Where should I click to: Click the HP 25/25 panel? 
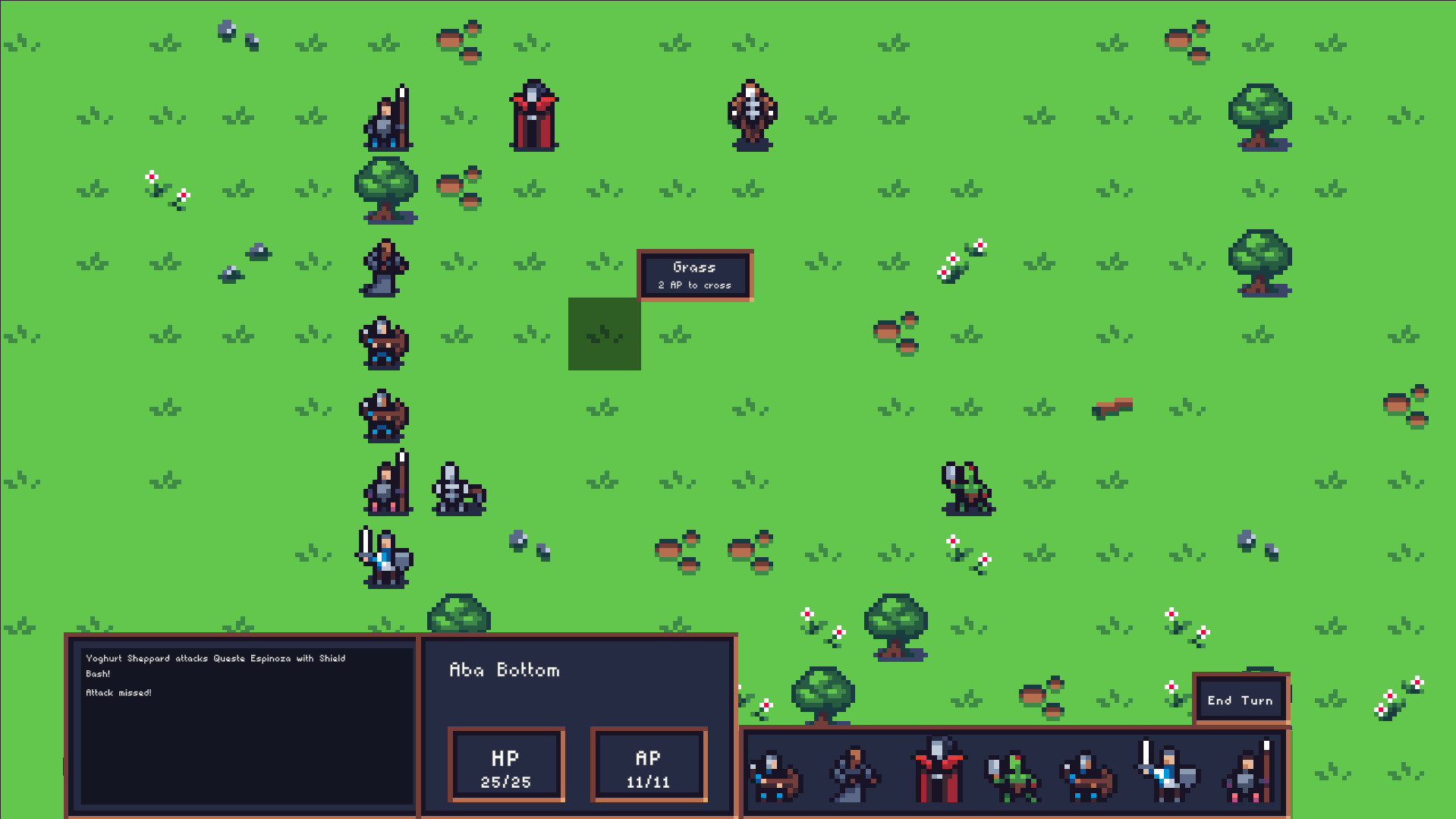point(506,764)
